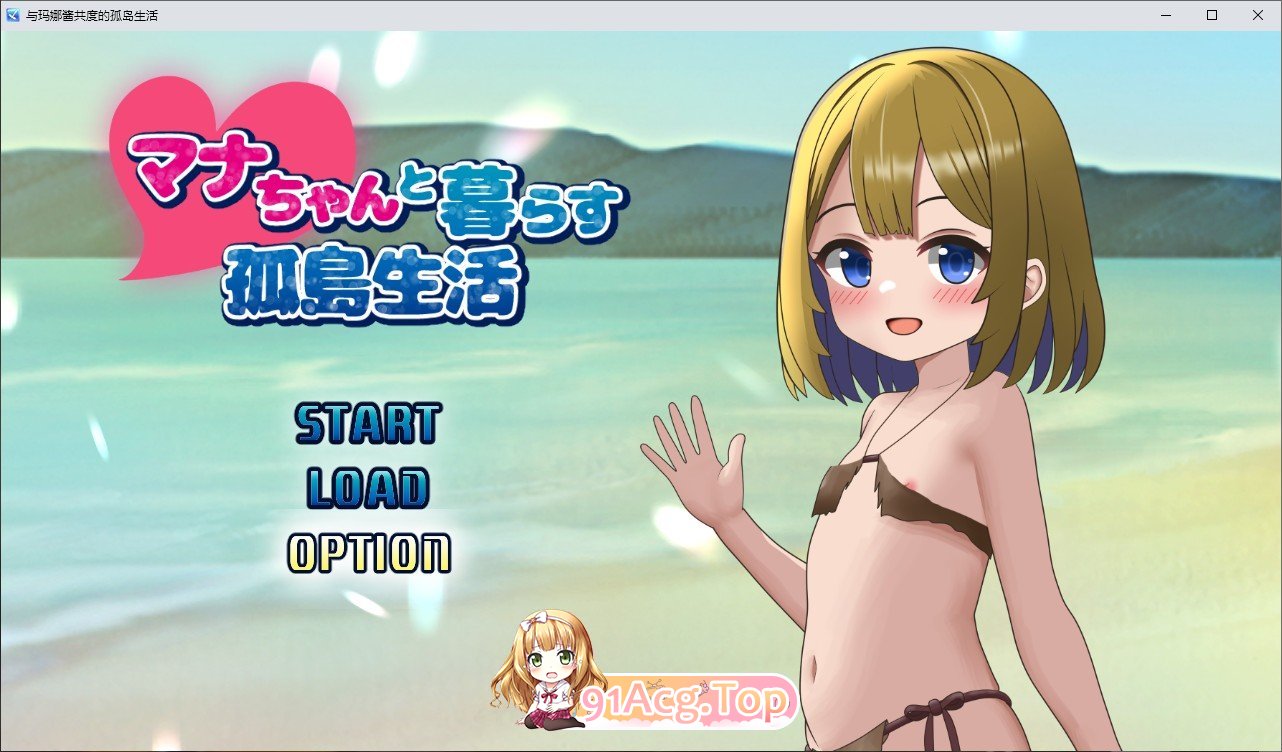Open LOAD to access saved games
Image resolution: width=1282 pixels, height=752 pixels.
point(366,490)
